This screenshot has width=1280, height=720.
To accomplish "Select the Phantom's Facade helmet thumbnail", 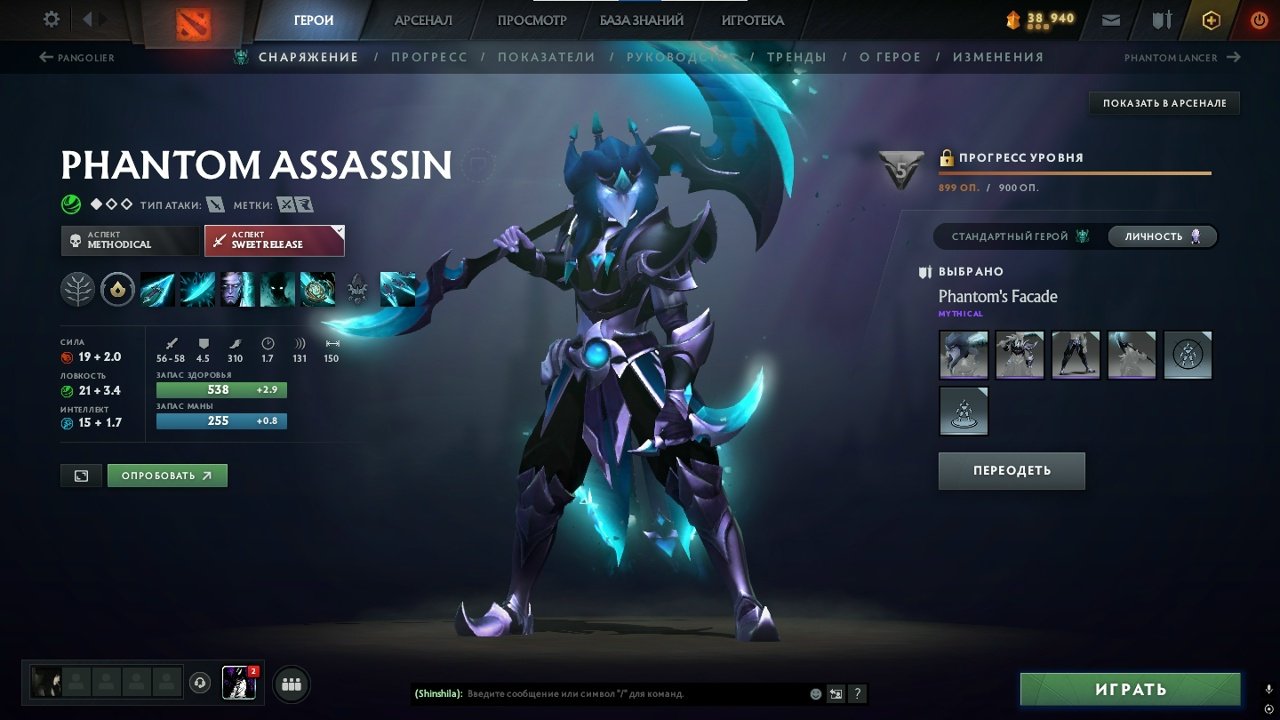I will click(962, 355).
